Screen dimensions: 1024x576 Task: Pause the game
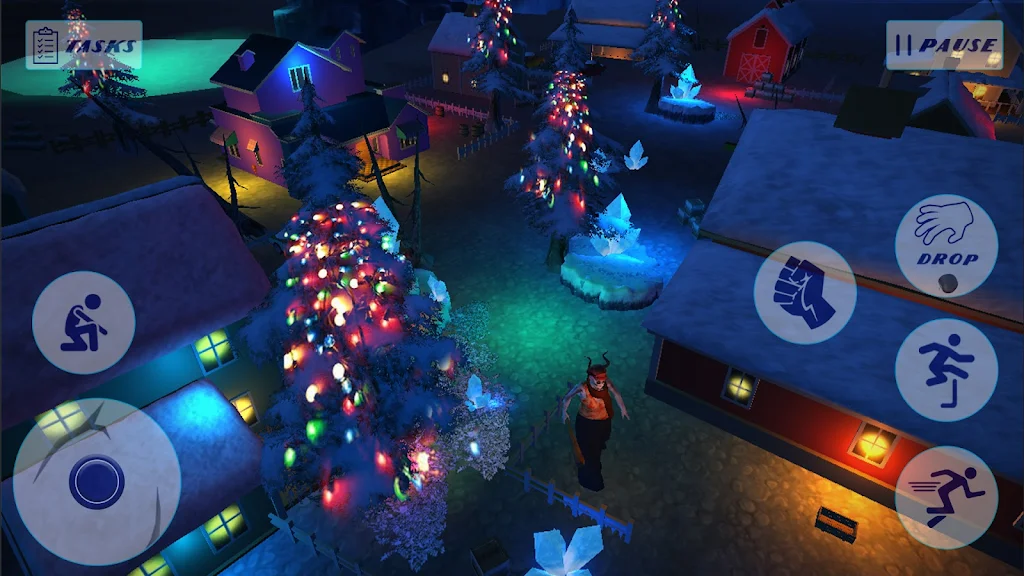point(944,45)
